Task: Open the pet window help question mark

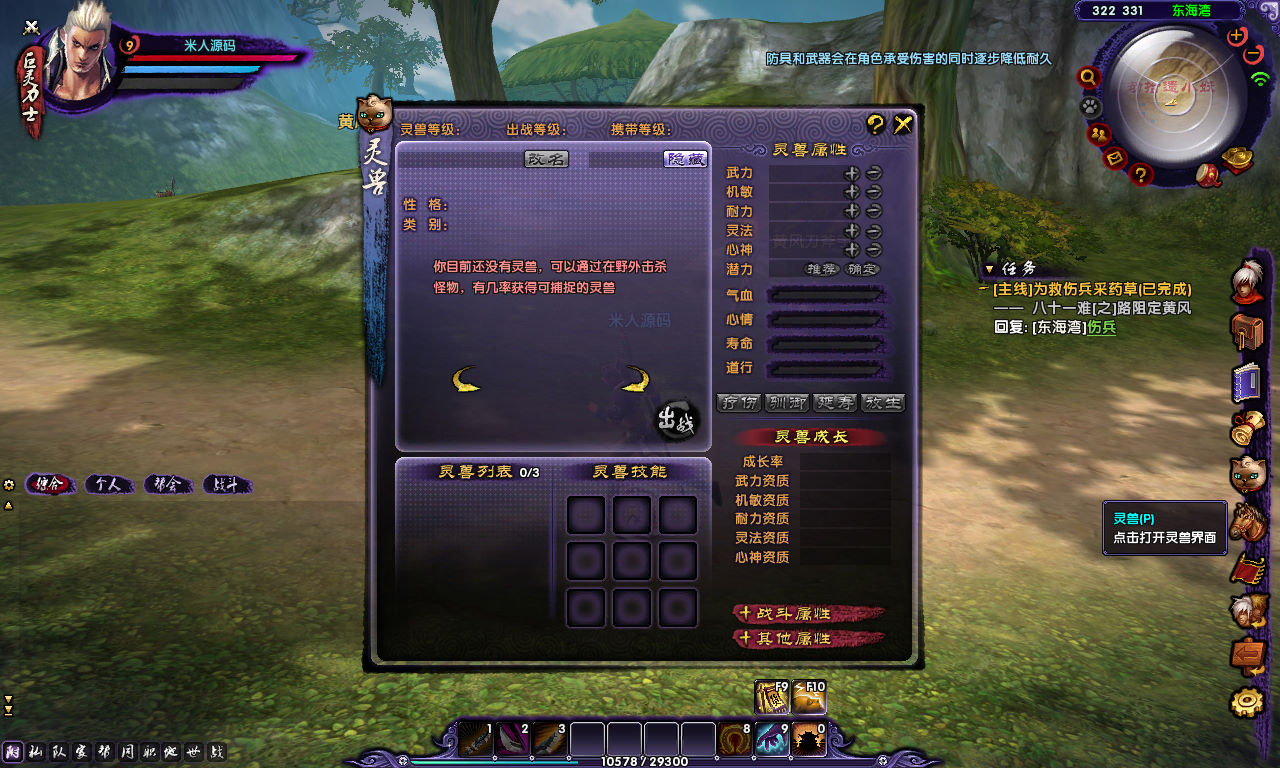Action: [x=876, y=125]
